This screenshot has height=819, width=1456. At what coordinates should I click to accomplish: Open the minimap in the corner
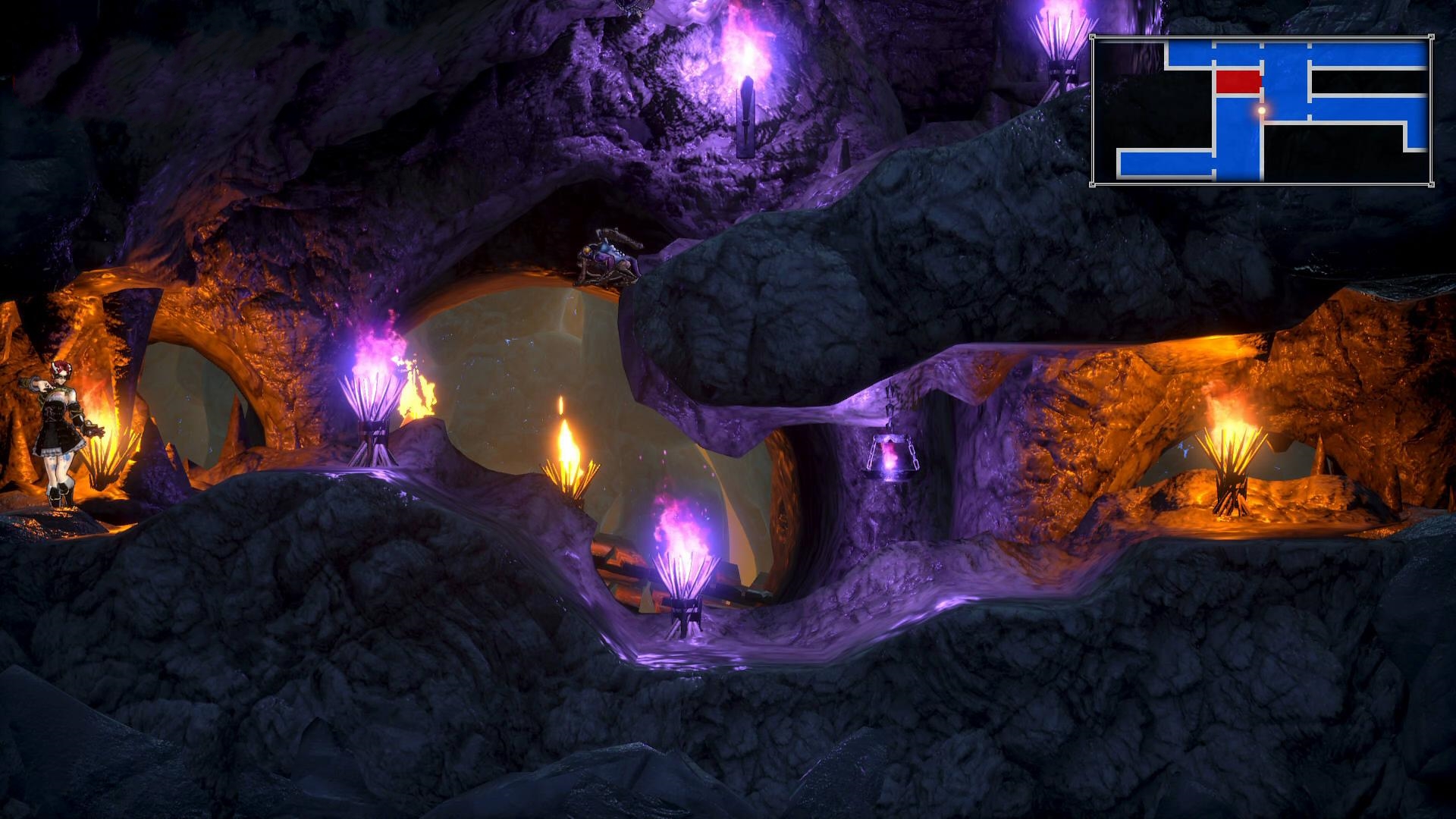point(1261,111)
